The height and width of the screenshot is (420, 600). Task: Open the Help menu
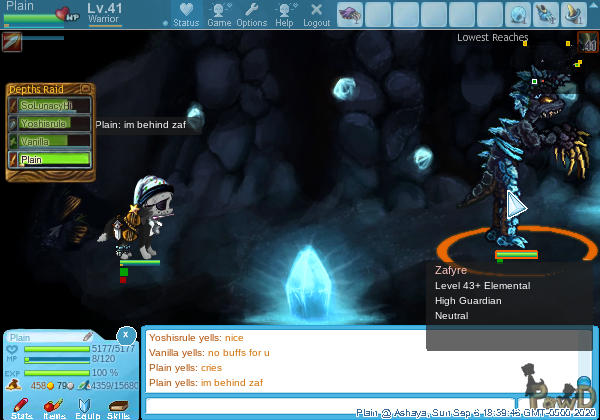pyautogui.click(x=284, y=14)
